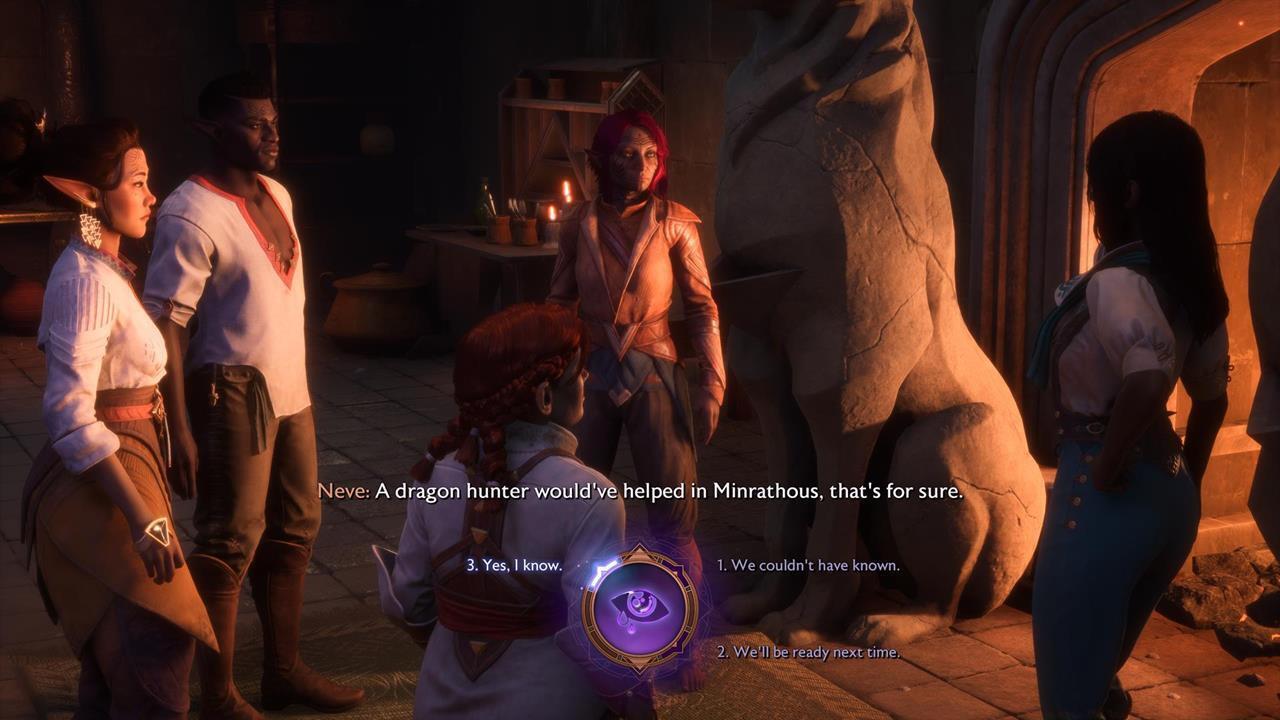Select the 'Yes, I know' dialogue reply
This screenshot has width=1280, height=720.
click(517, 563)
